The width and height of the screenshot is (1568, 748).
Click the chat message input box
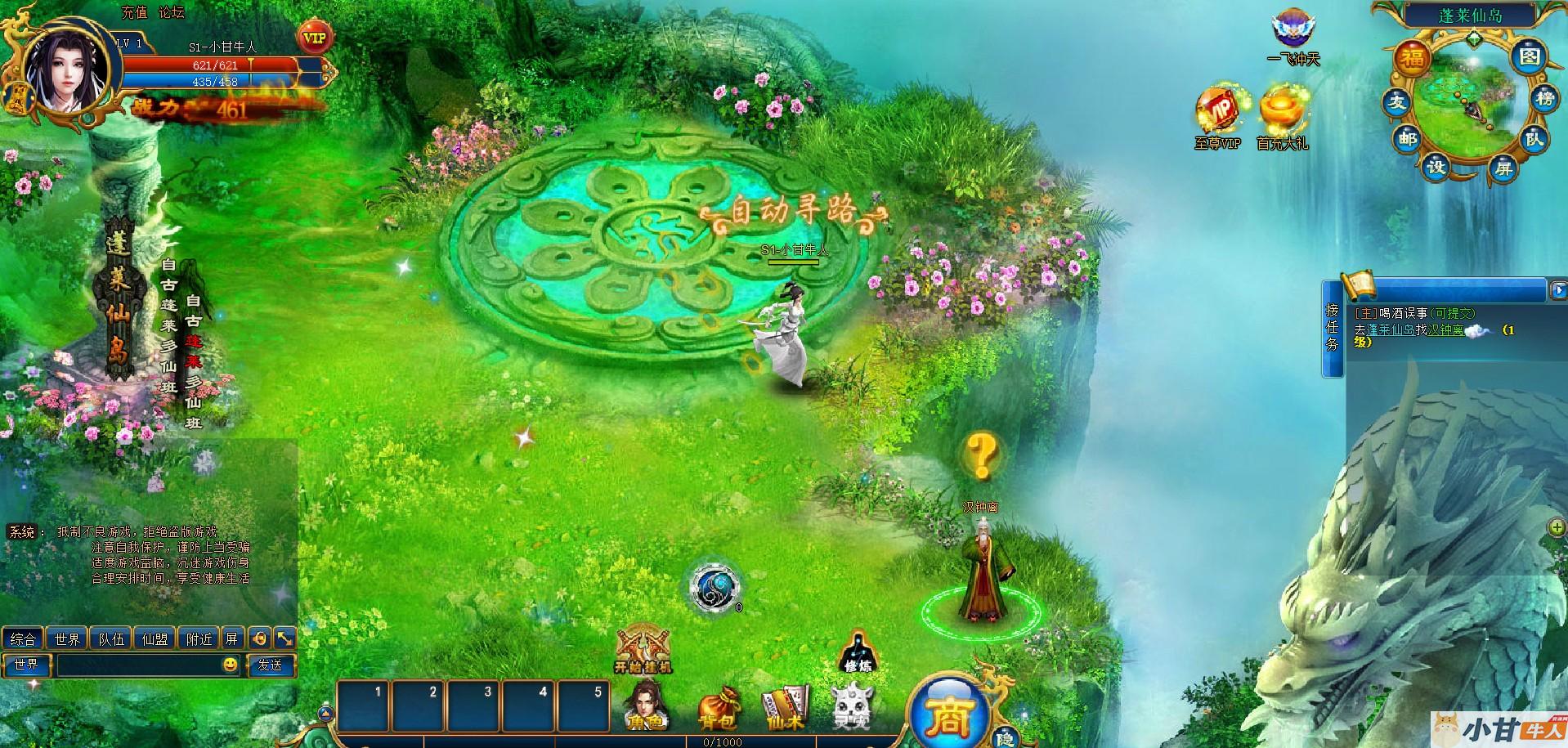(137, 665)
